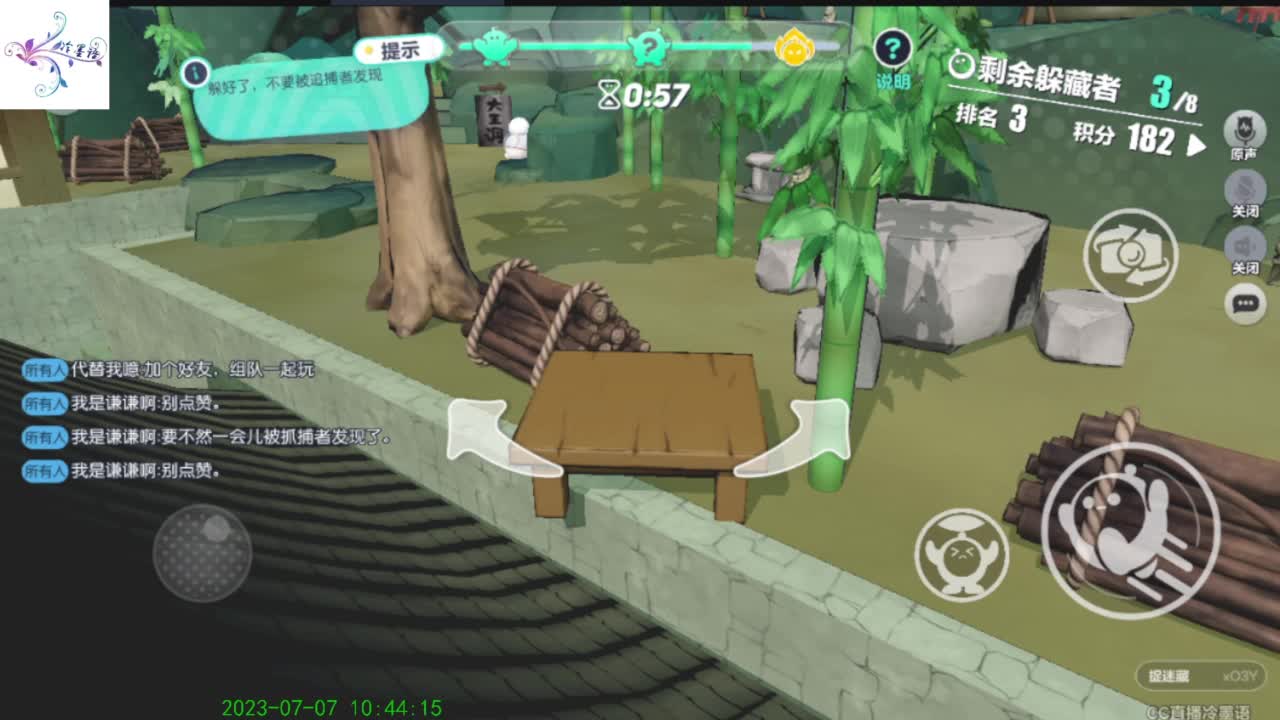This screenshot has height=720, width=1280.
Task: Expand the 剩余躲藏者 score panel arrow
Action: click(1196, 142)
